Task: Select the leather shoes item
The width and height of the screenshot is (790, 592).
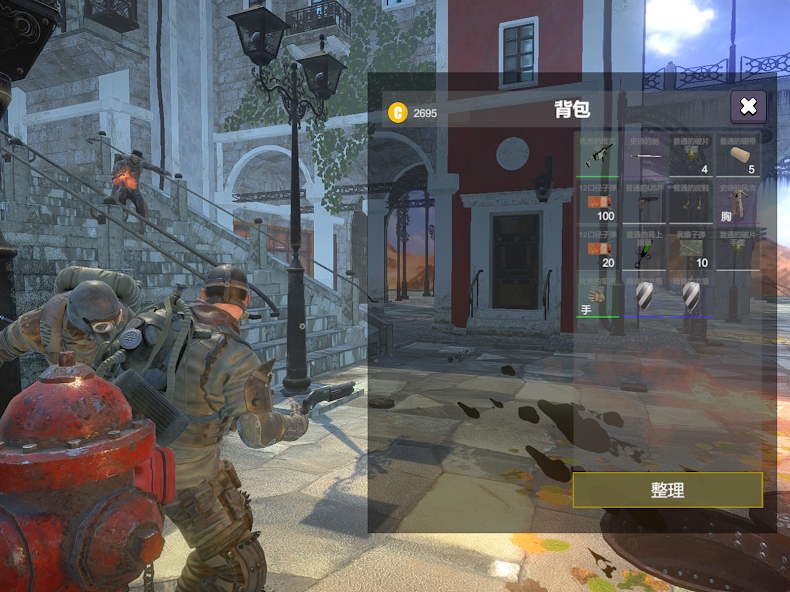Action: (x=692, y=202)
